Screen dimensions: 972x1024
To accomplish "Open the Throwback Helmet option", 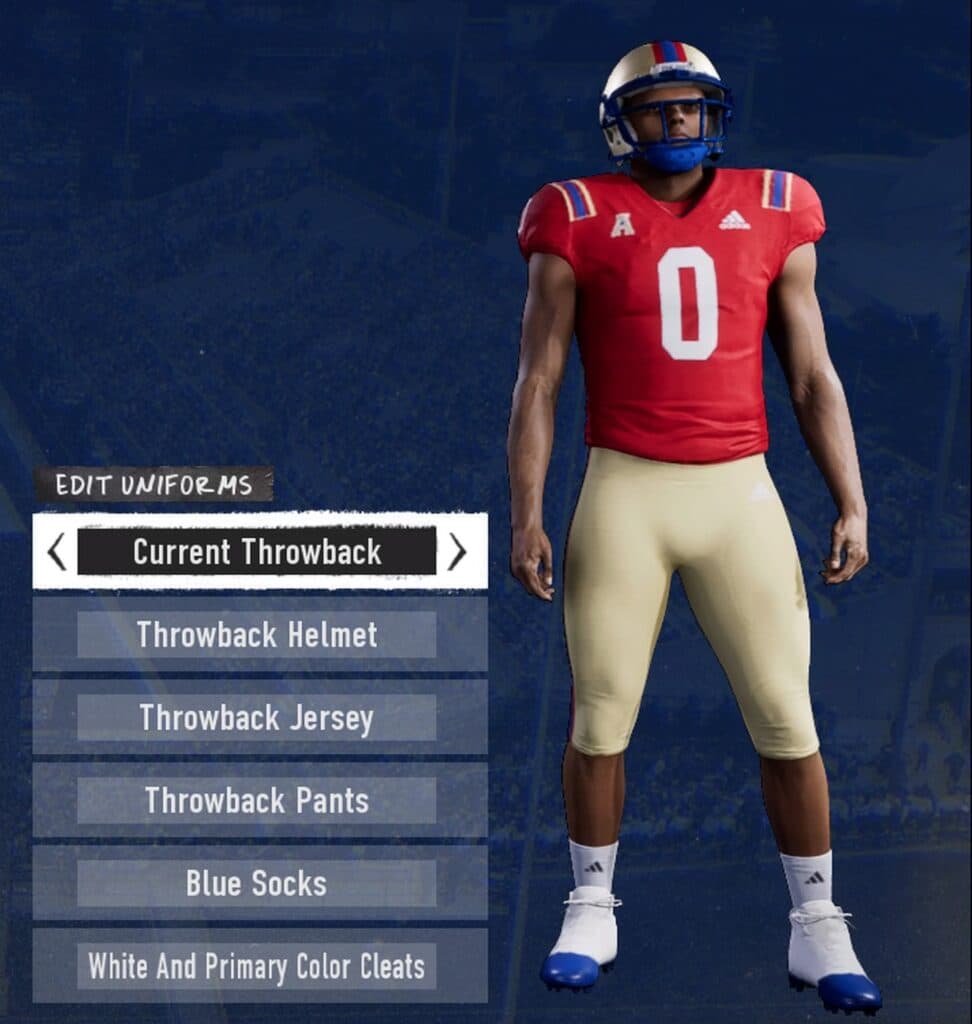I will point(257,635).
